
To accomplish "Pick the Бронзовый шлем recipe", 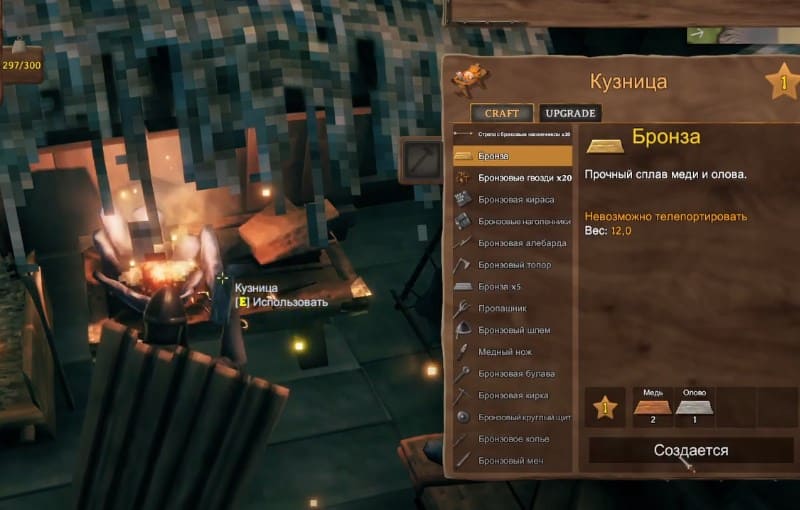I will point(512,330).
